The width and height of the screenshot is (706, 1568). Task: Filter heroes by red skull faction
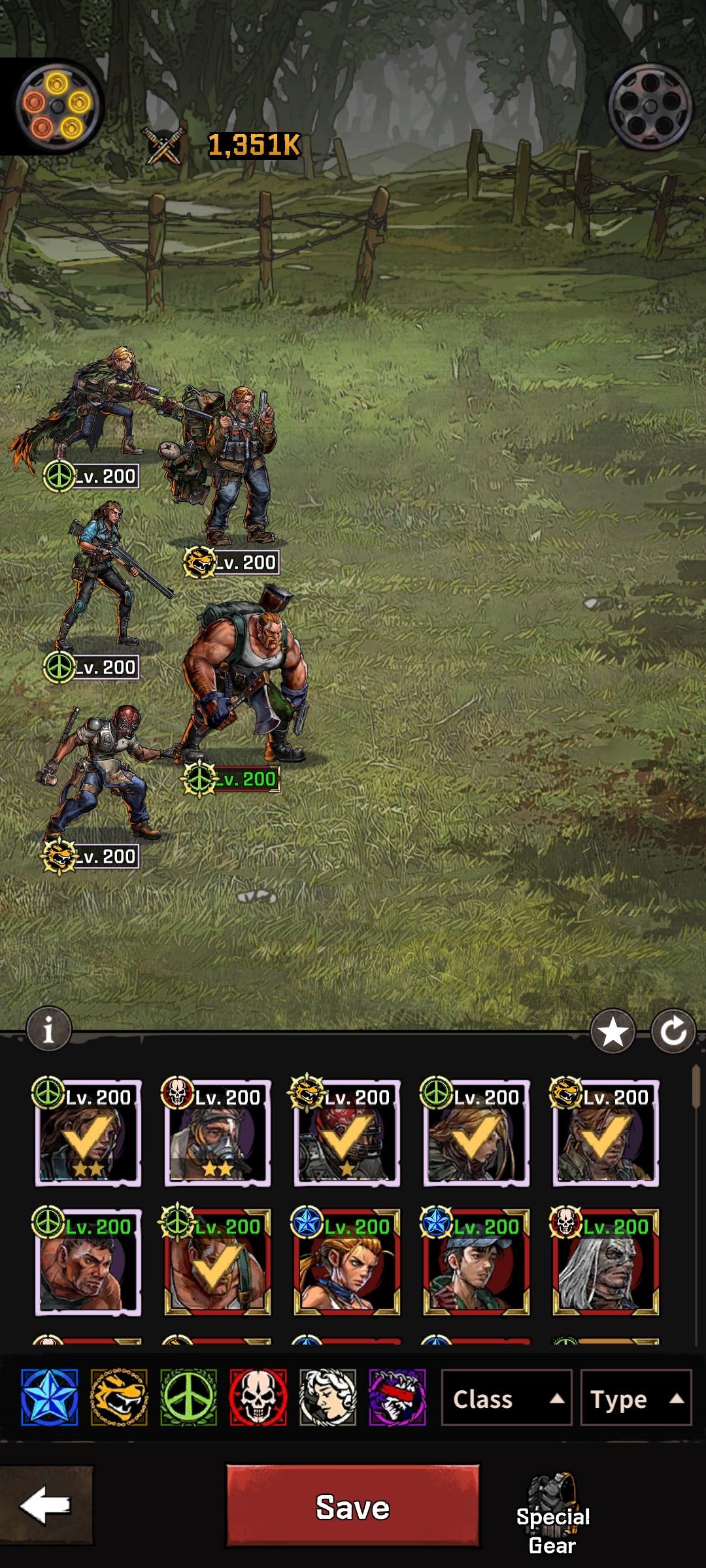pyautogui.click(x=258, y=1397)
